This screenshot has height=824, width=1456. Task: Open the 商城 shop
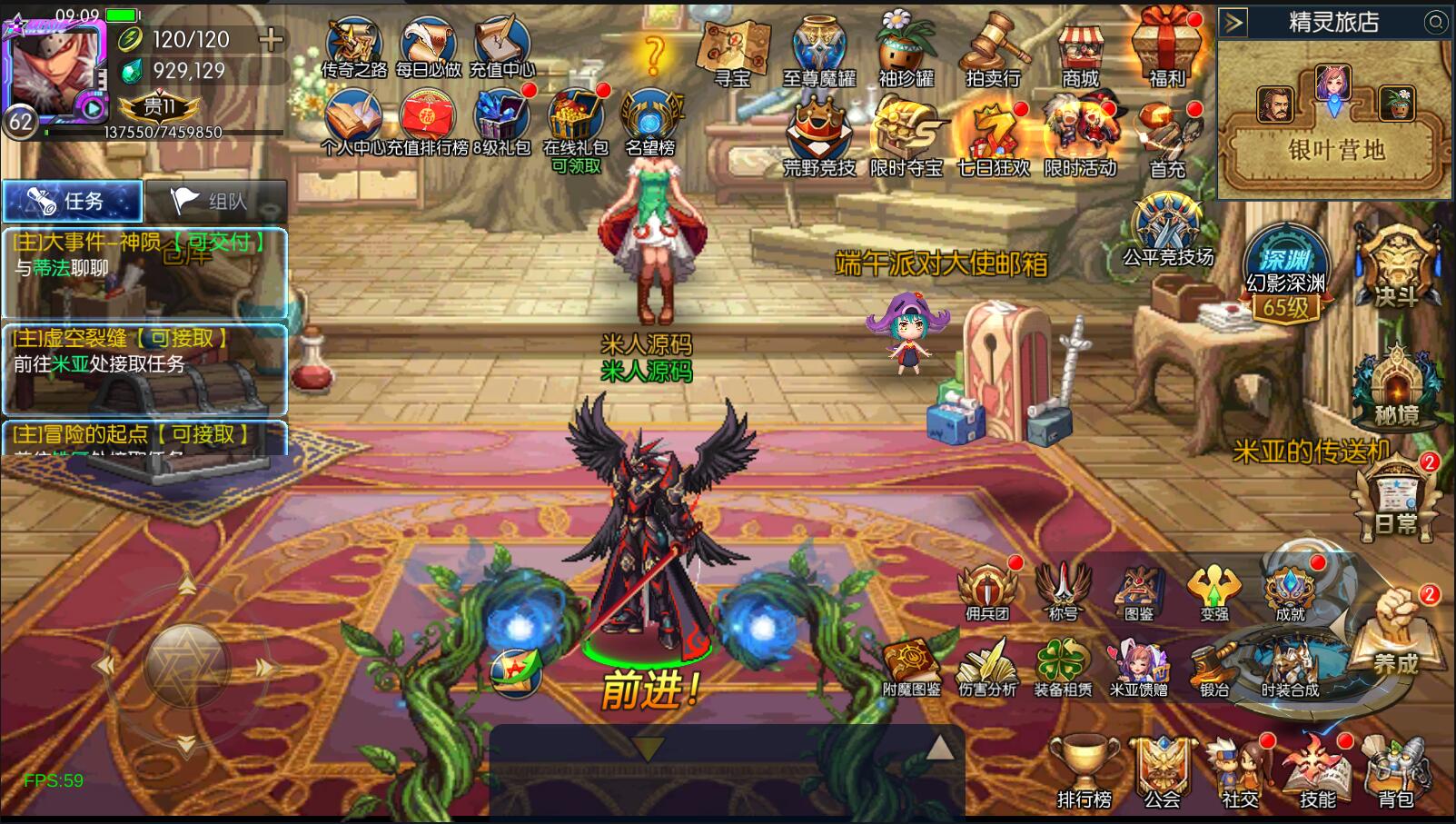tap(1080, 52)
